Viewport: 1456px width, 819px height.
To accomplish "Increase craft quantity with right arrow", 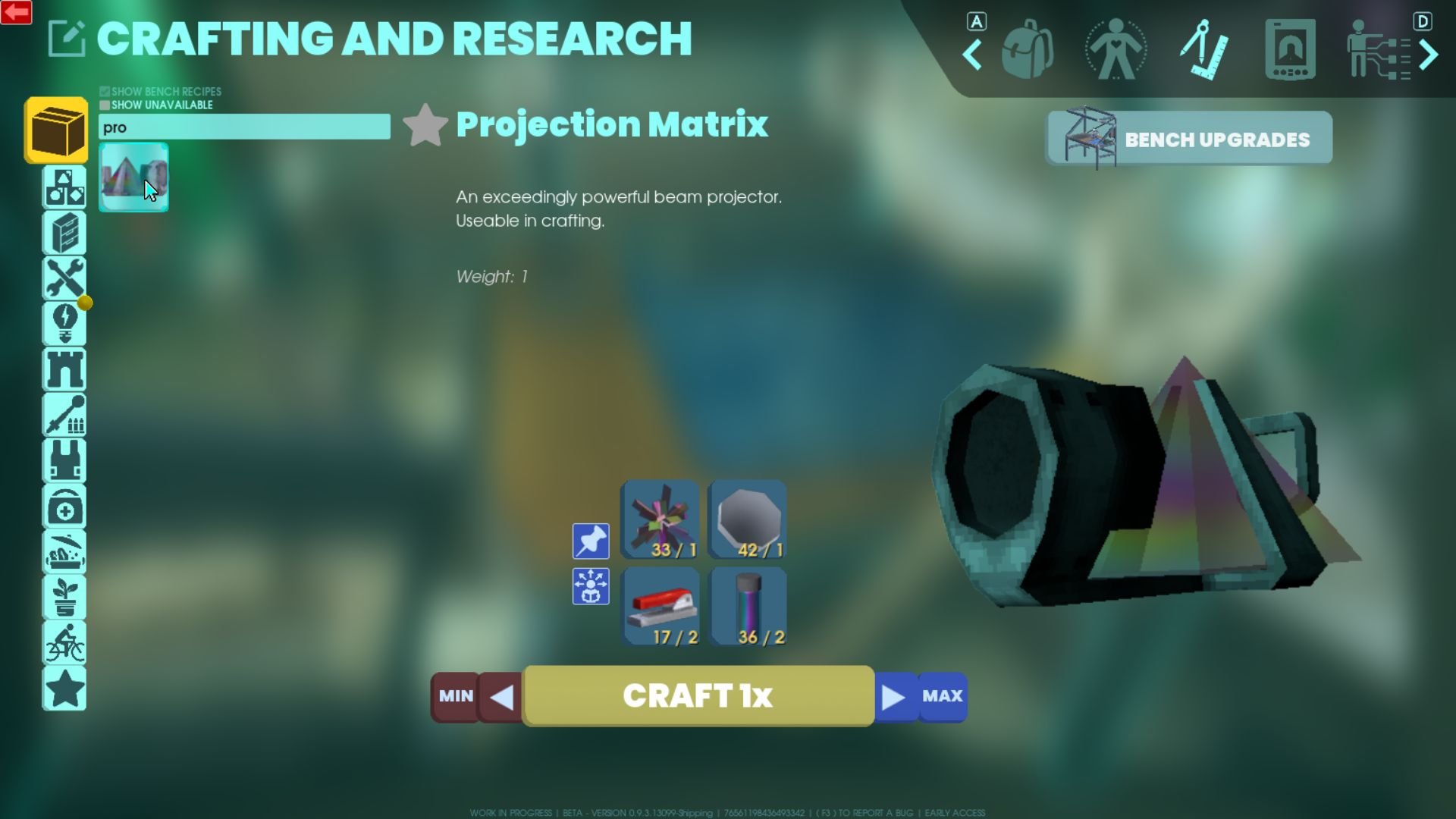I will click(x=894, y=696).
